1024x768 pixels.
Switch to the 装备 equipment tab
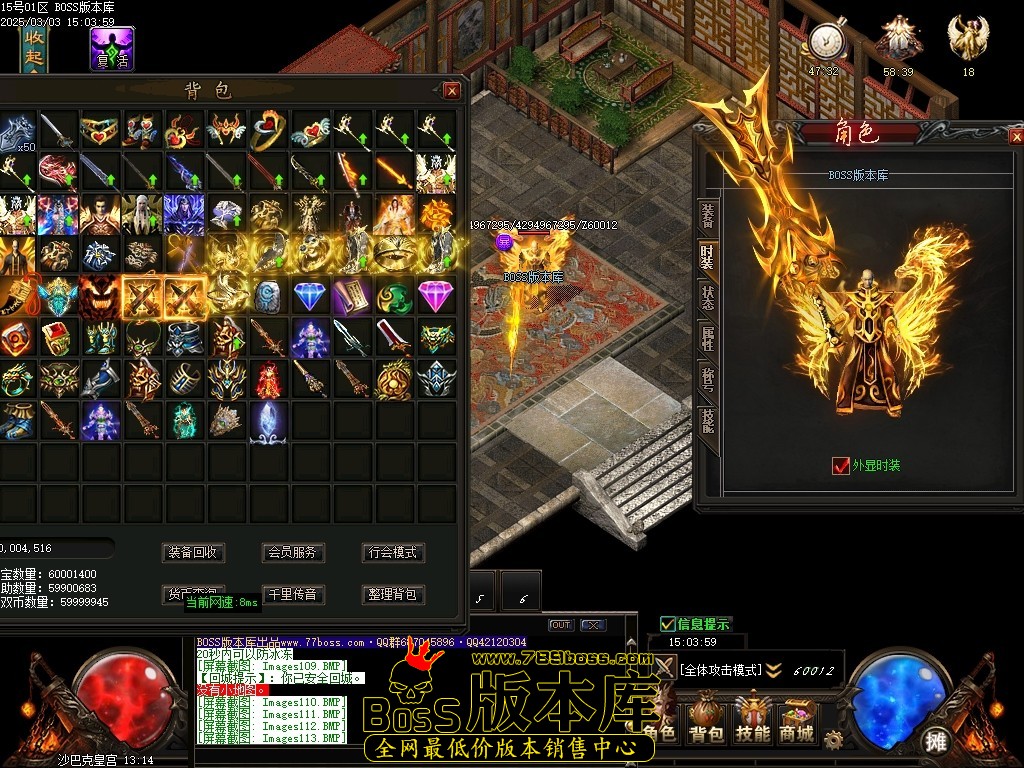click(x=708, y=214)
